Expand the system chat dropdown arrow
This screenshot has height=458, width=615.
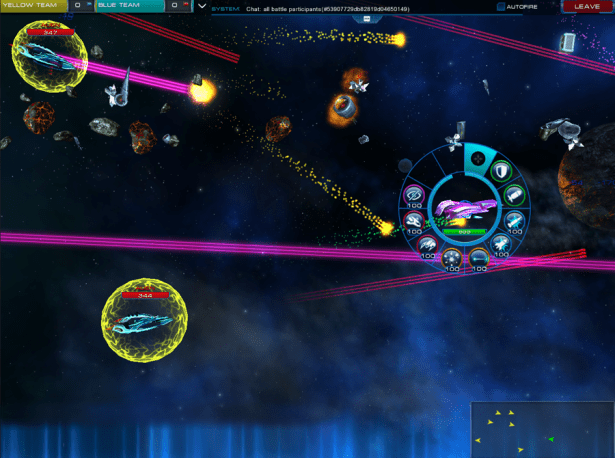click(202, 6)
